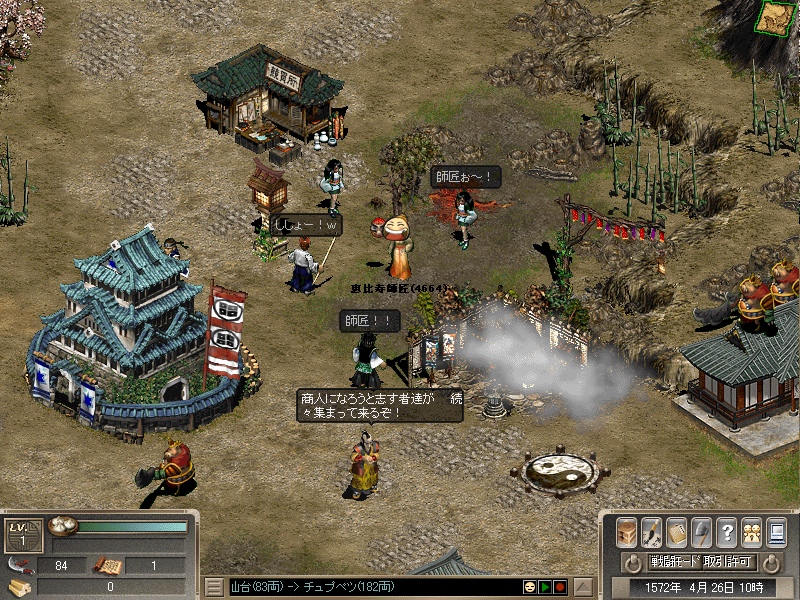Open help with the question mark icon
Viewport: 800px width, 600px height.
(x=727, y=531)
